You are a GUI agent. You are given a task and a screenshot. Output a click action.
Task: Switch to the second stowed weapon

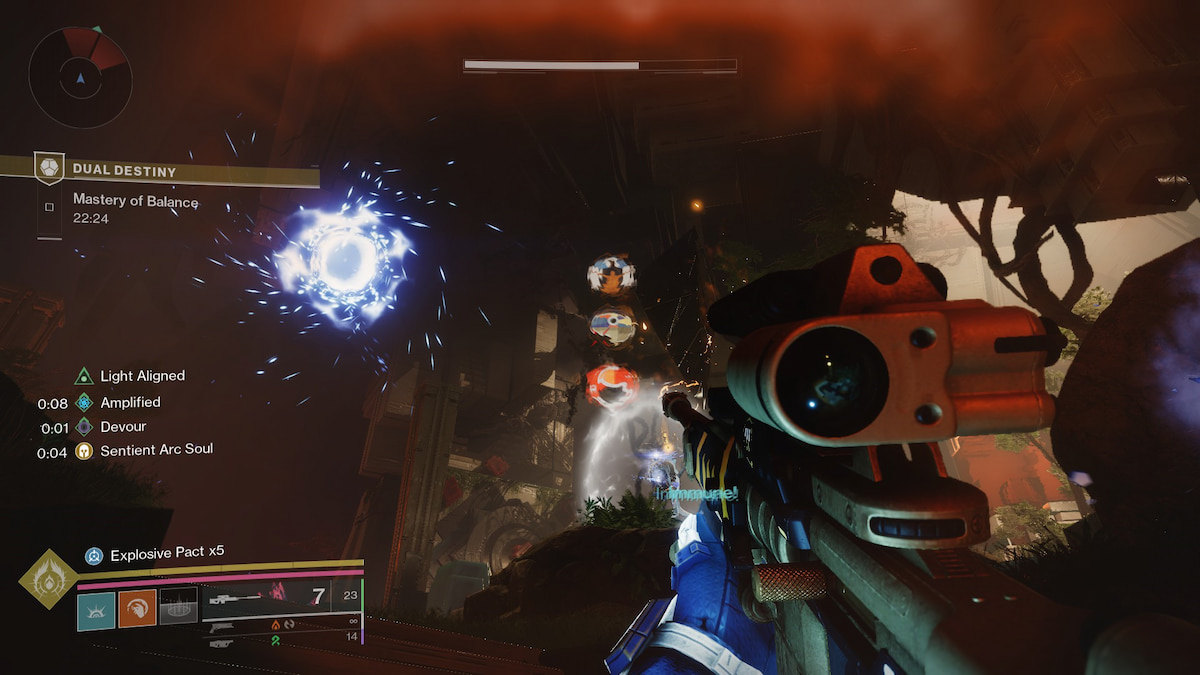point(222,629)
